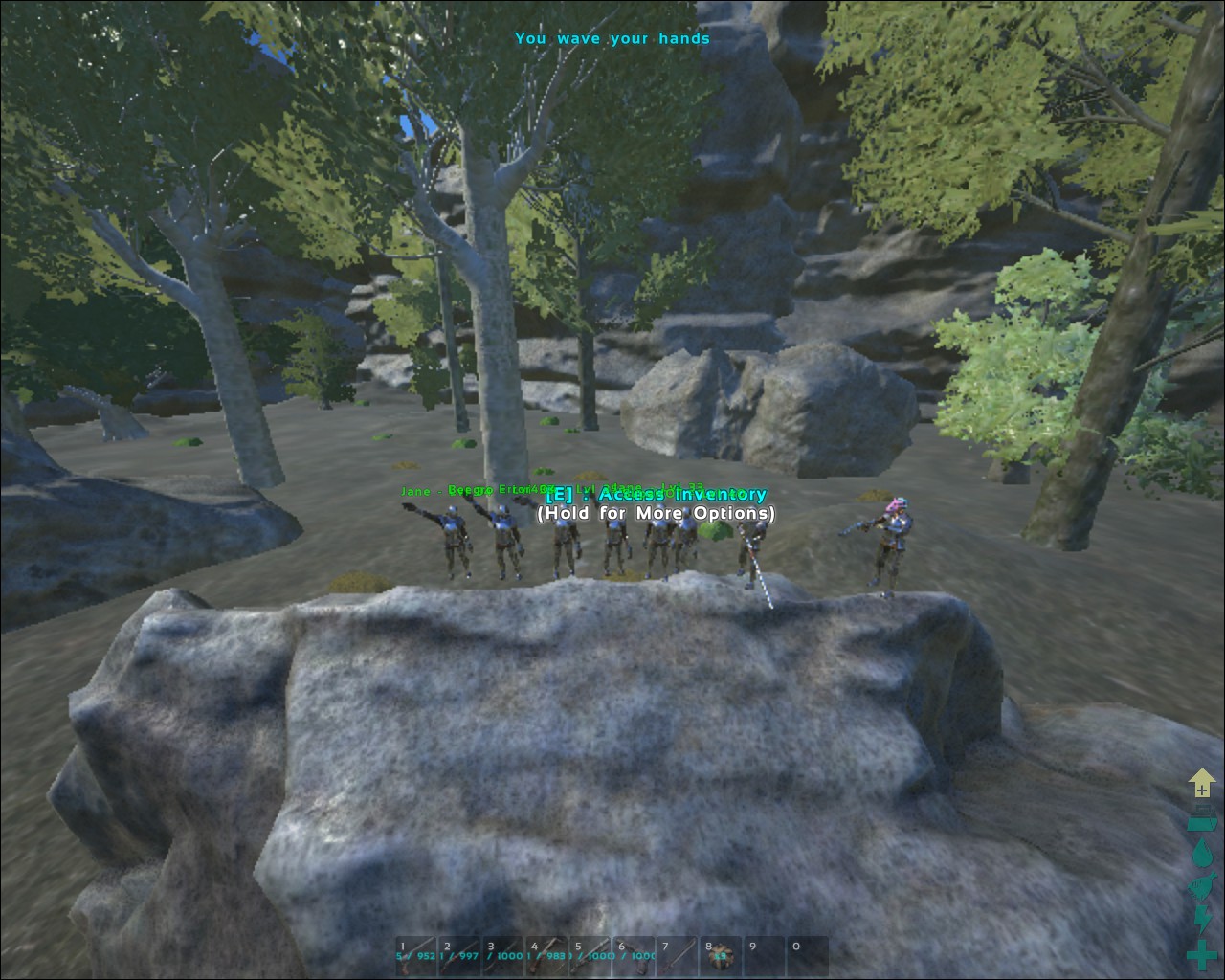Click the Hold for More Options text
This screenshot has width=1225, height=980.
click(x=656, y=514)
